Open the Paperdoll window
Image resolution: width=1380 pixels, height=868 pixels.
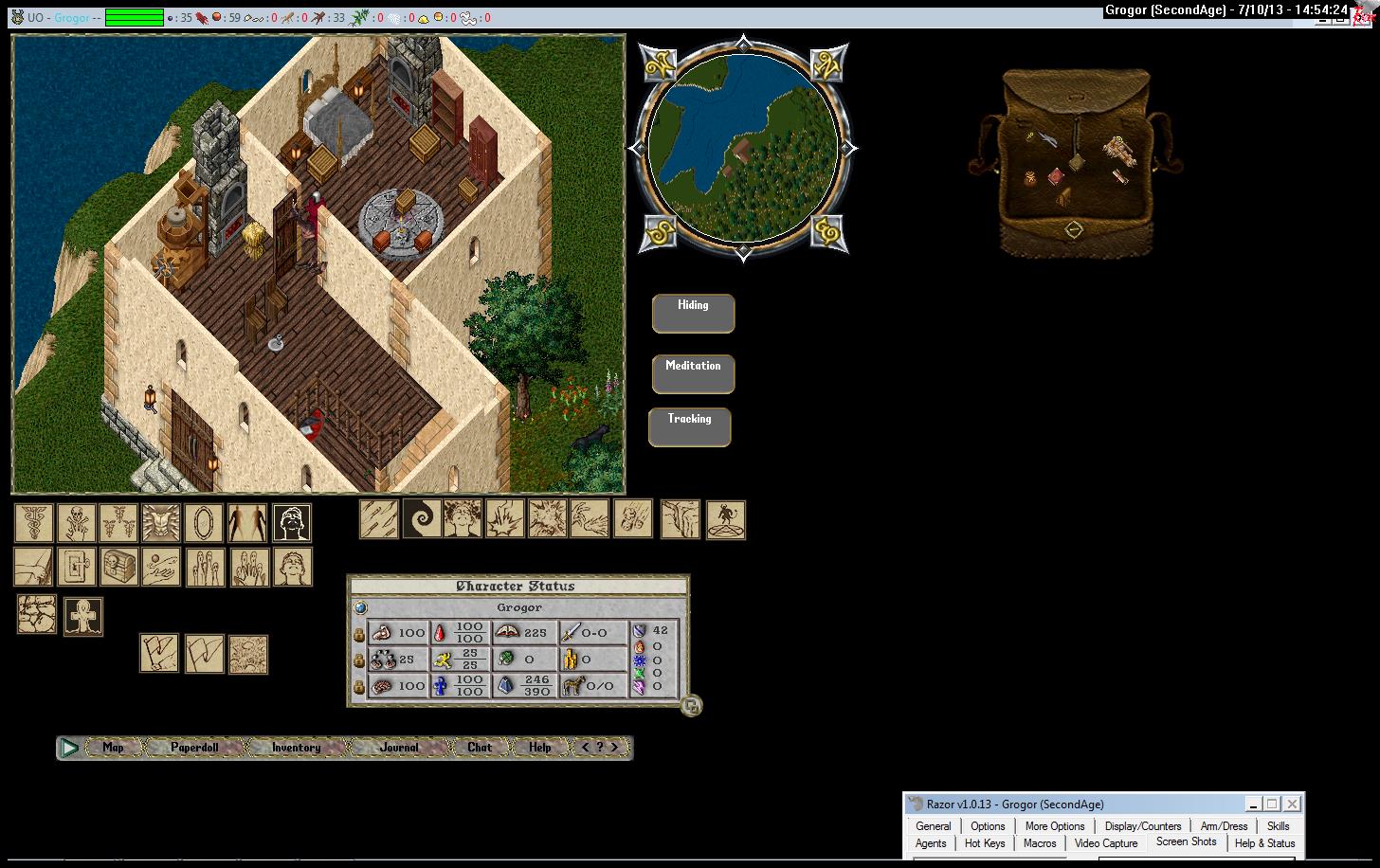pos(194,748)
